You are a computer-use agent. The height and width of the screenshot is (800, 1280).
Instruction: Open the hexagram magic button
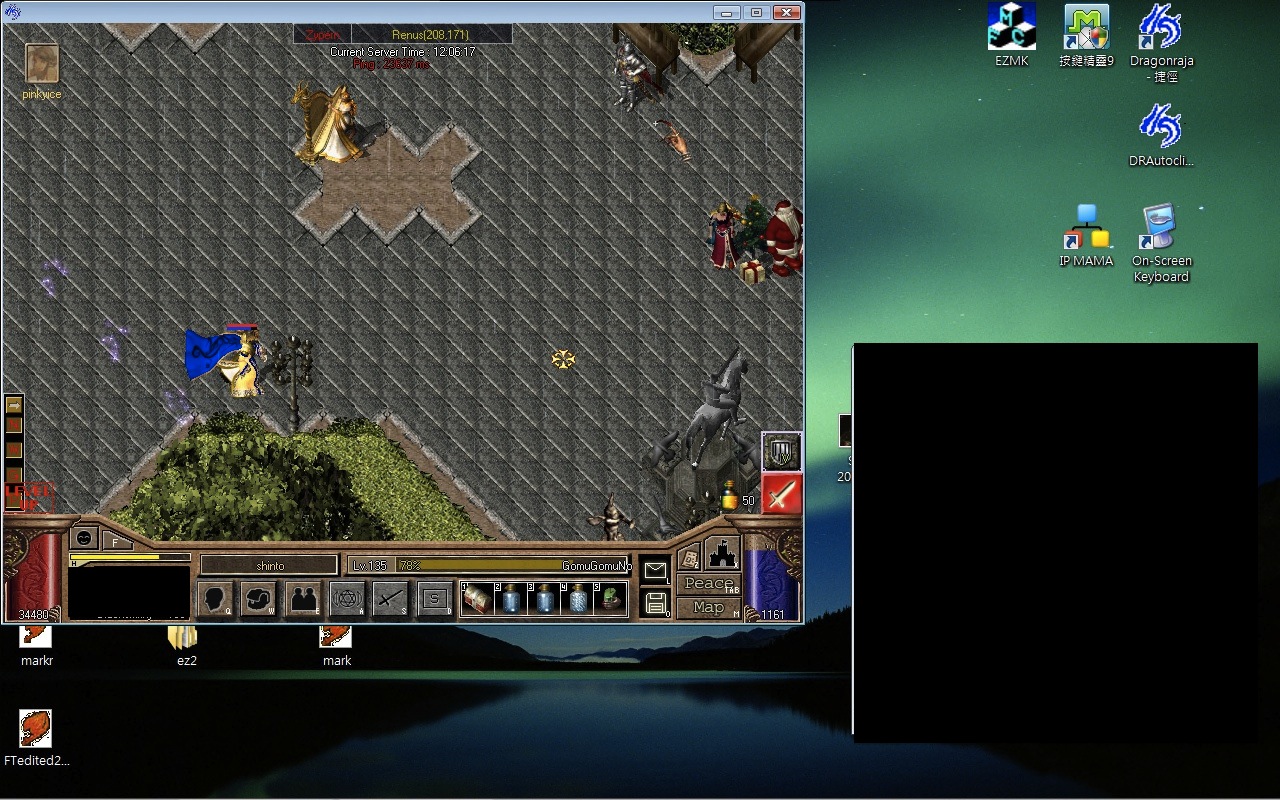click(347, 599)
